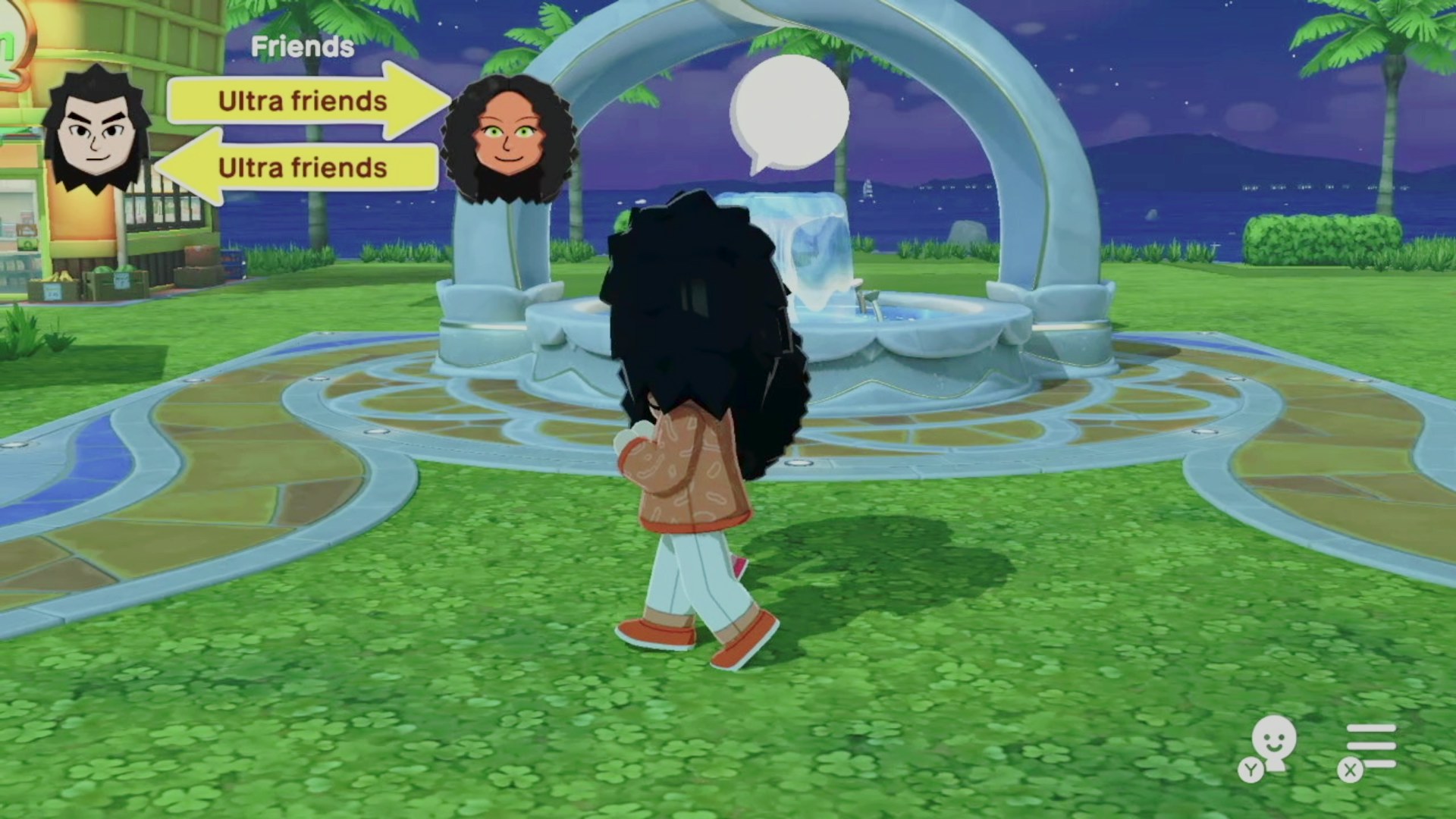Select the spiky-haired Mii portrait
The image size is (1456, 819).
point(96,130)
